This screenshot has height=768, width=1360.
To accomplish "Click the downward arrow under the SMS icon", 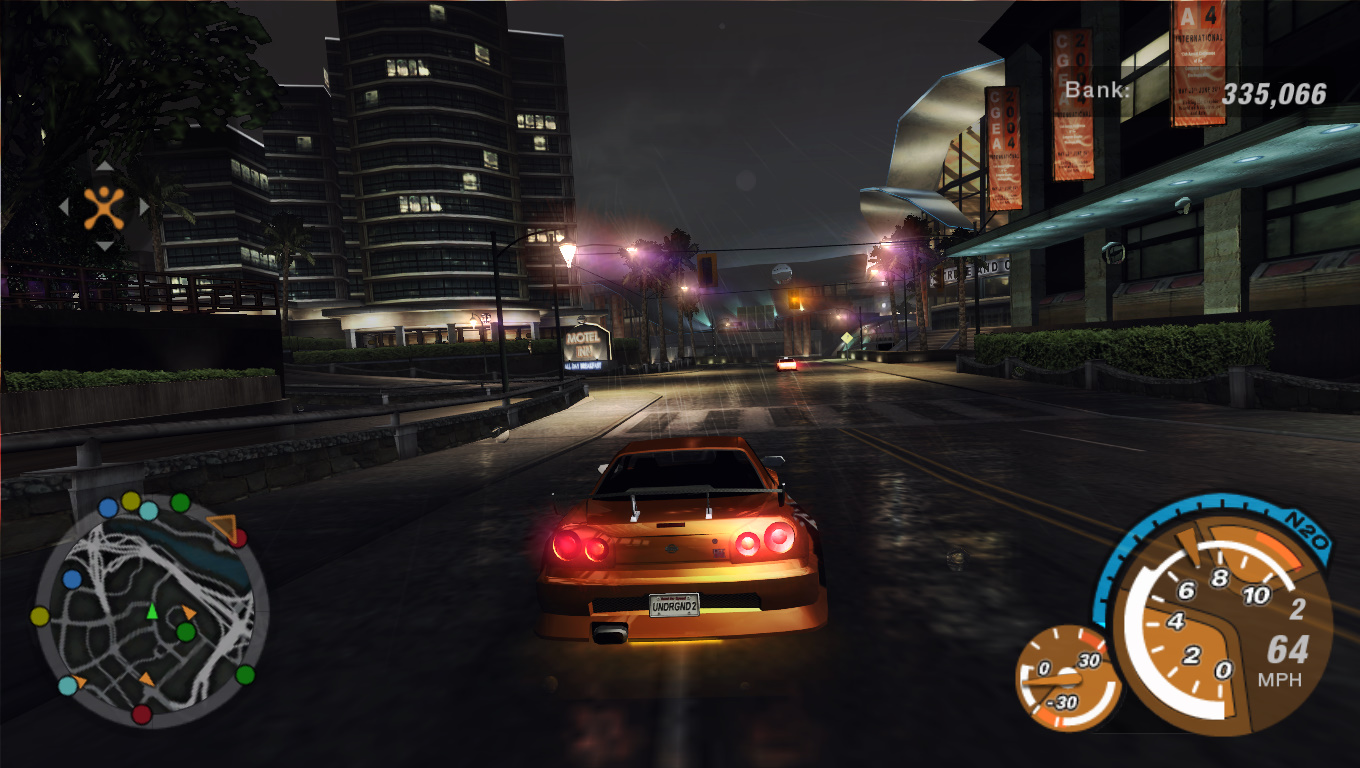I will 104,246.
